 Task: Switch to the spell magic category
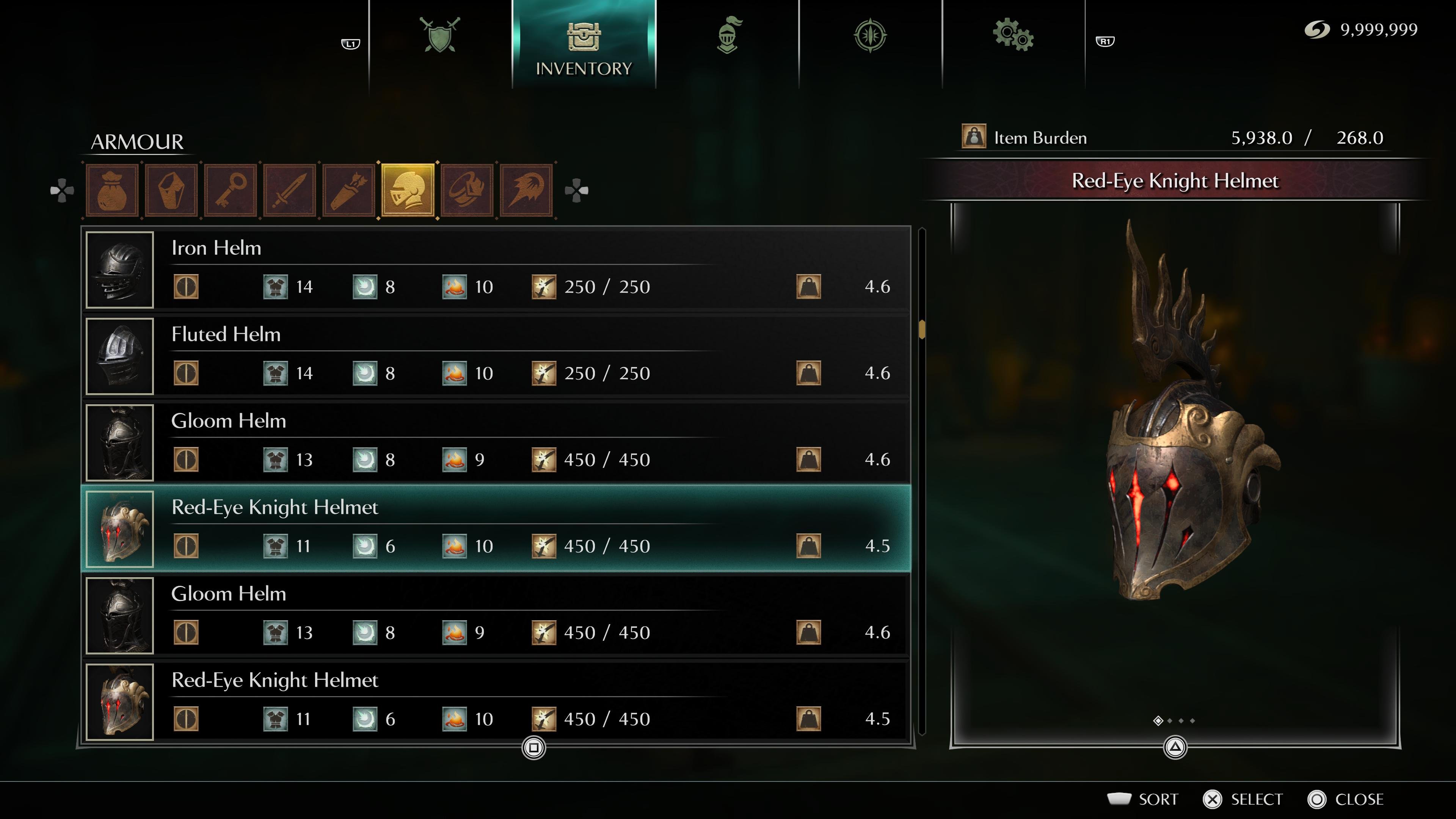526,190
